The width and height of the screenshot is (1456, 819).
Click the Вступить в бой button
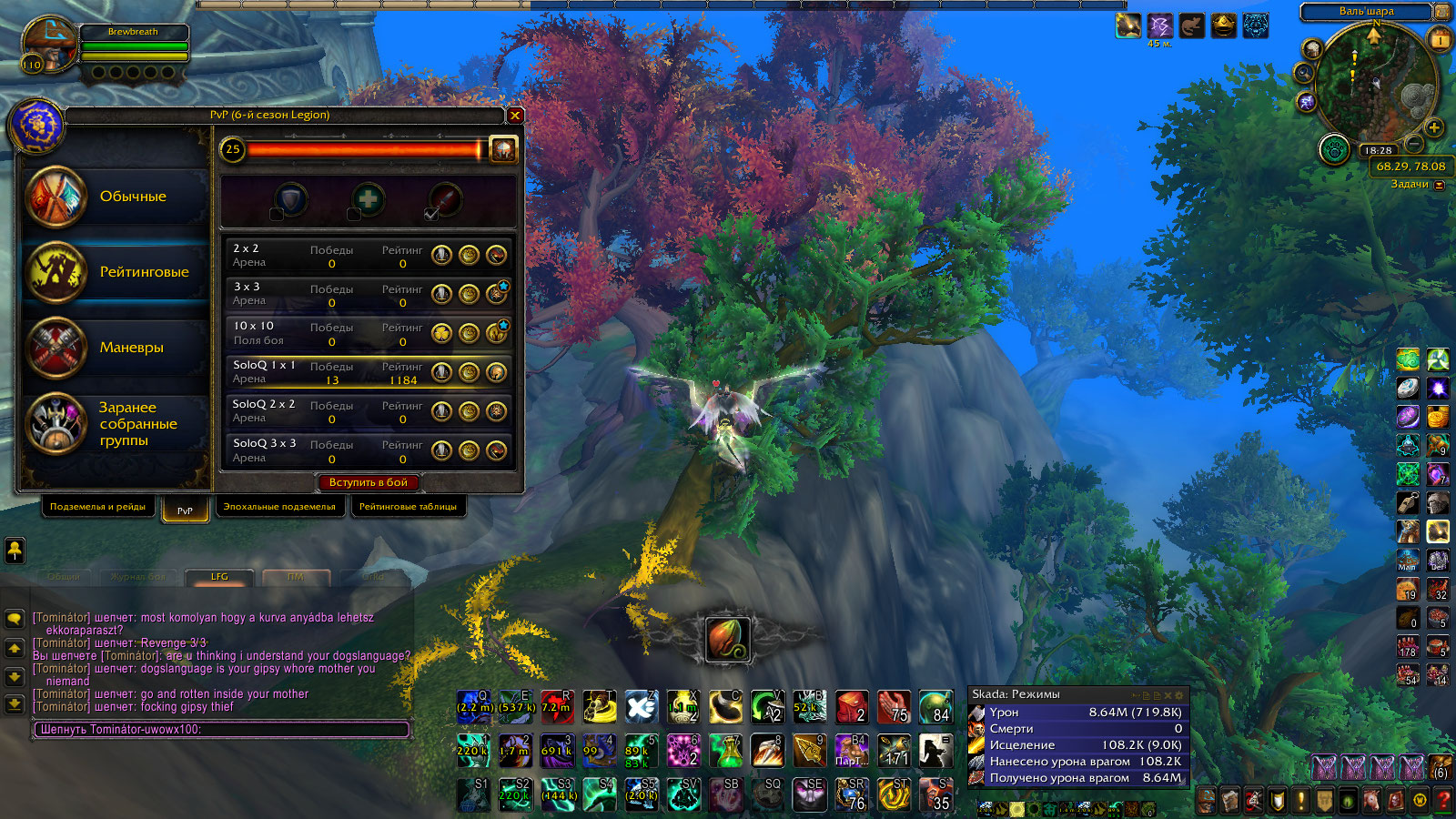tap(369, 482)
